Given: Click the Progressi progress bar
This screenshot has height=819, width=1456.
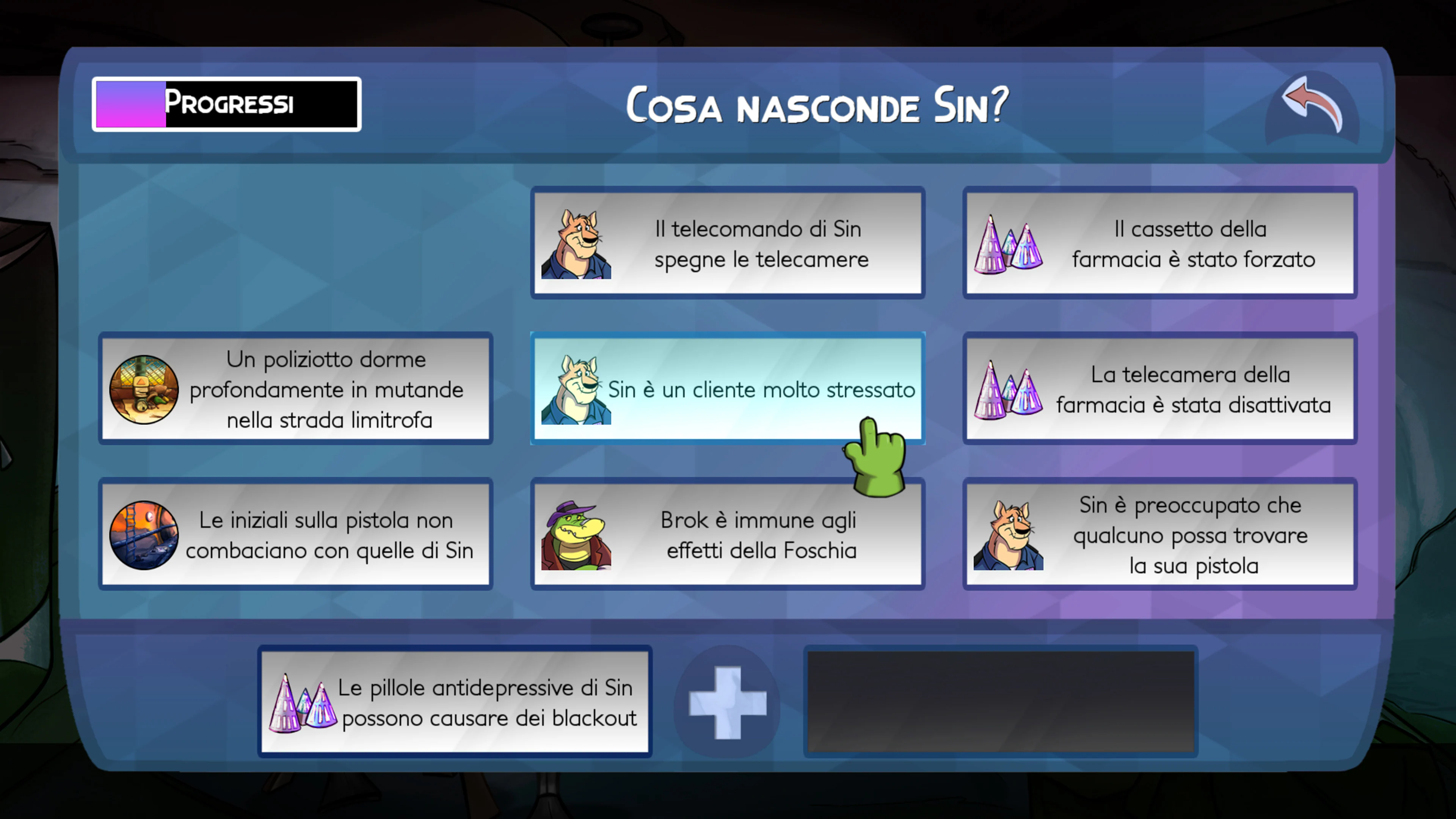Looking at the screenshot, I should tap(226, 103).
